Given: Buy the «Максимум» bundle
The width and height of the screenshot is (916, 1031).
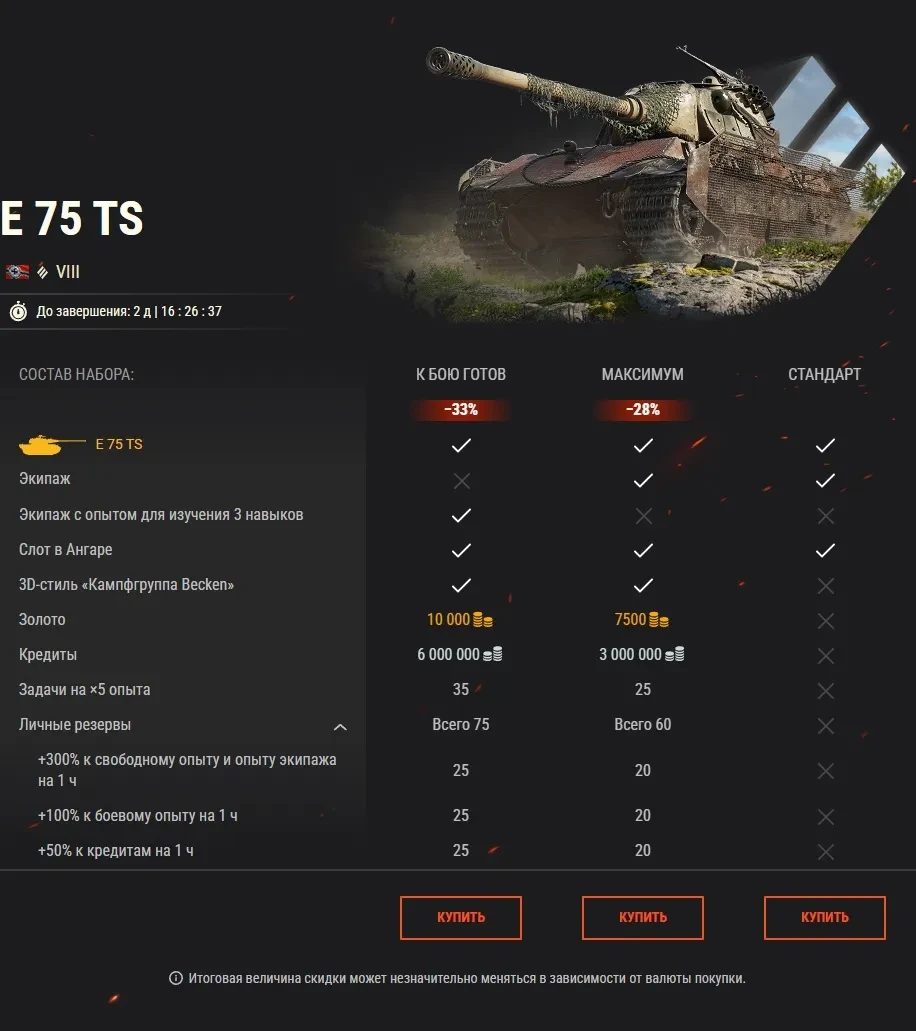Looking at the screenshot, I should [642, 917].
